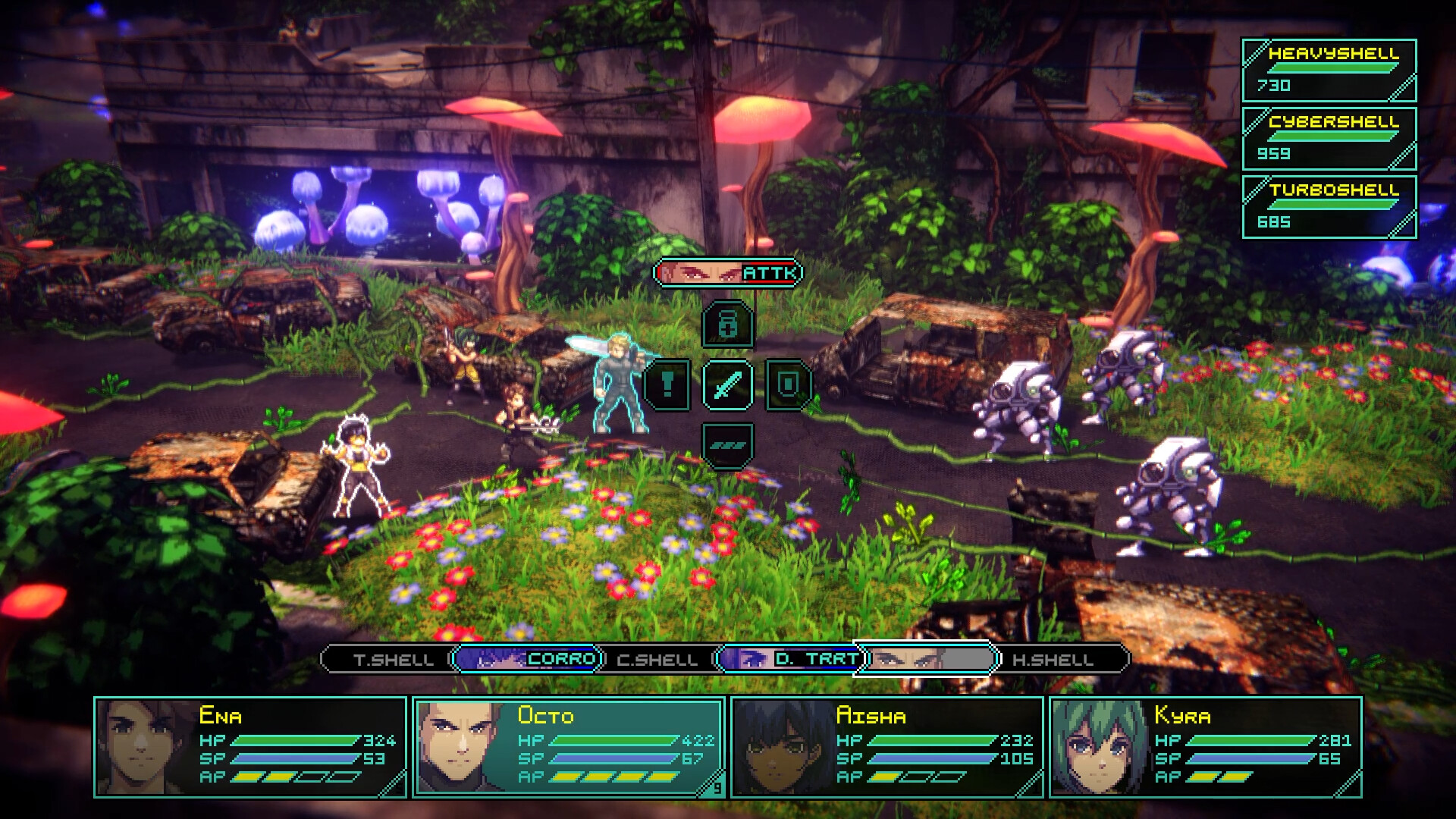
Task: Select Octo's party status card
Action: [569, 747]
